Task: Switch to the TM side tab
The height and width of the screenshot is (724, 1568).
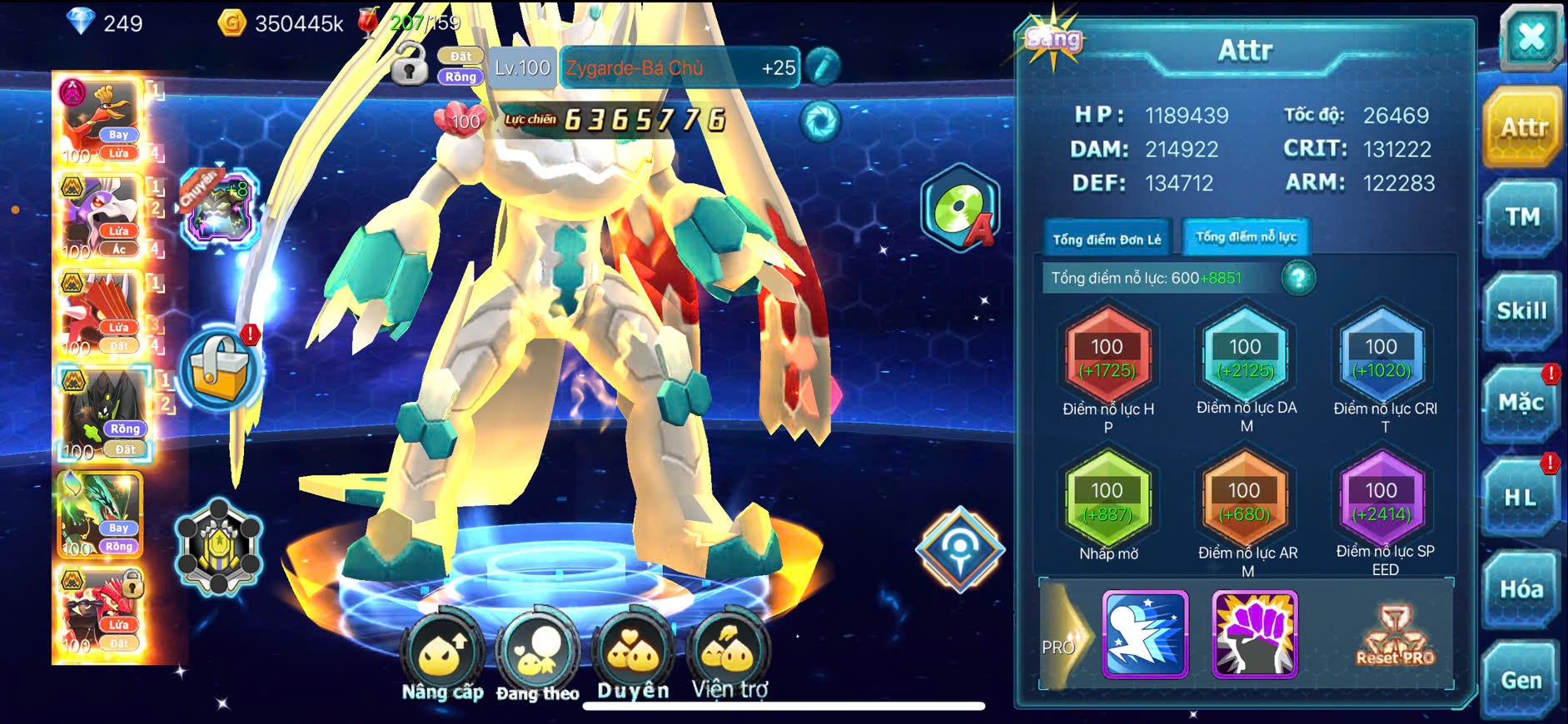Action: point(1521,218)
